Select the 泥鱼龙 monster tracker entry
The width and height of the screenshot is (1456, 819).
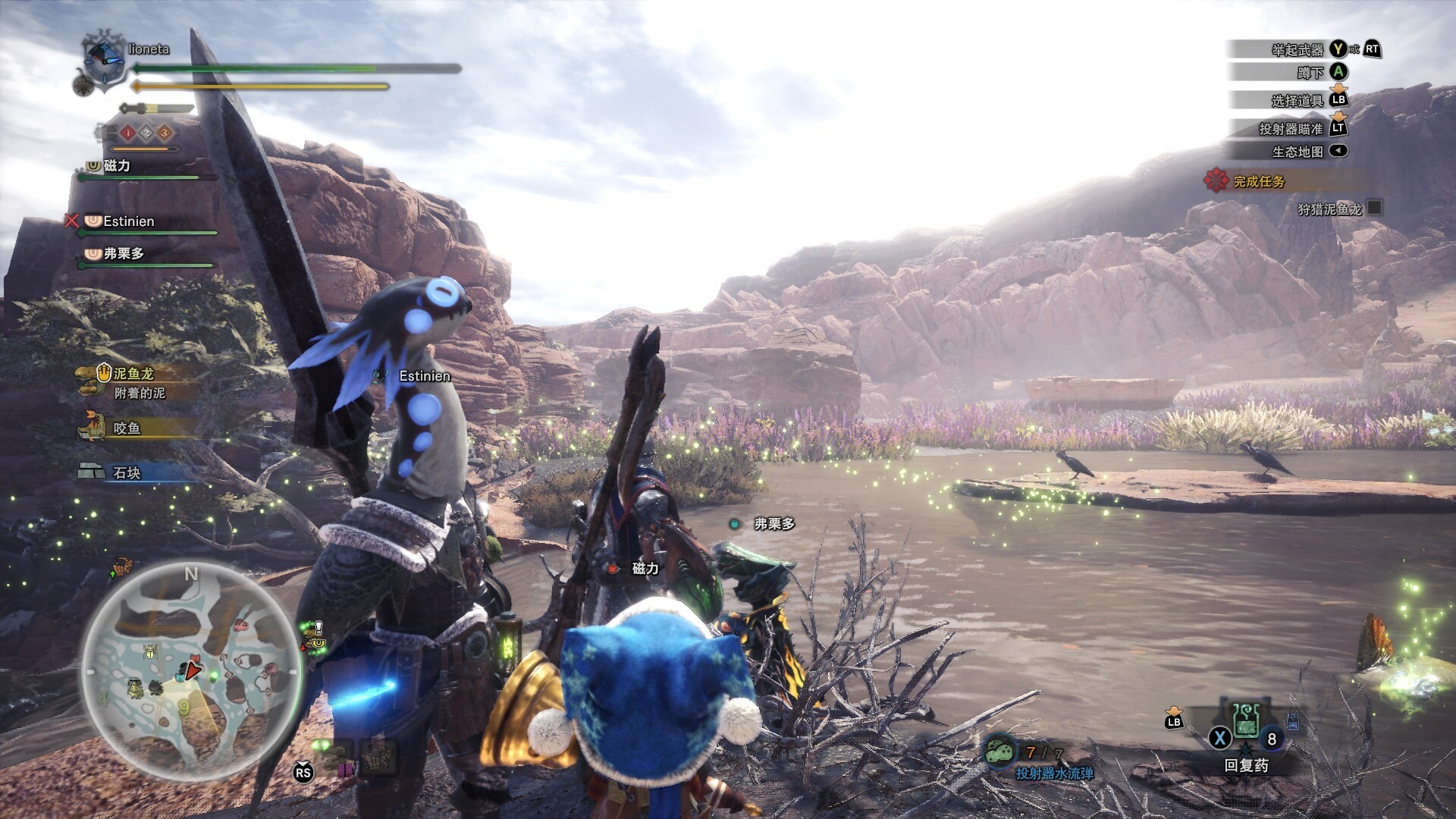[133, 374]
